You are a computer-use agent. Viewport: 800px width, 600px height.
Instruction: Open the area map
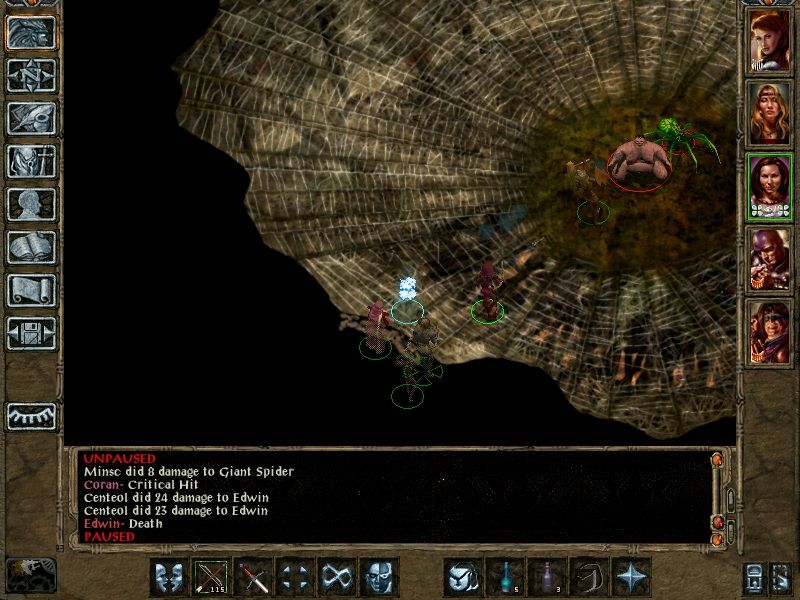click(31, 75)
